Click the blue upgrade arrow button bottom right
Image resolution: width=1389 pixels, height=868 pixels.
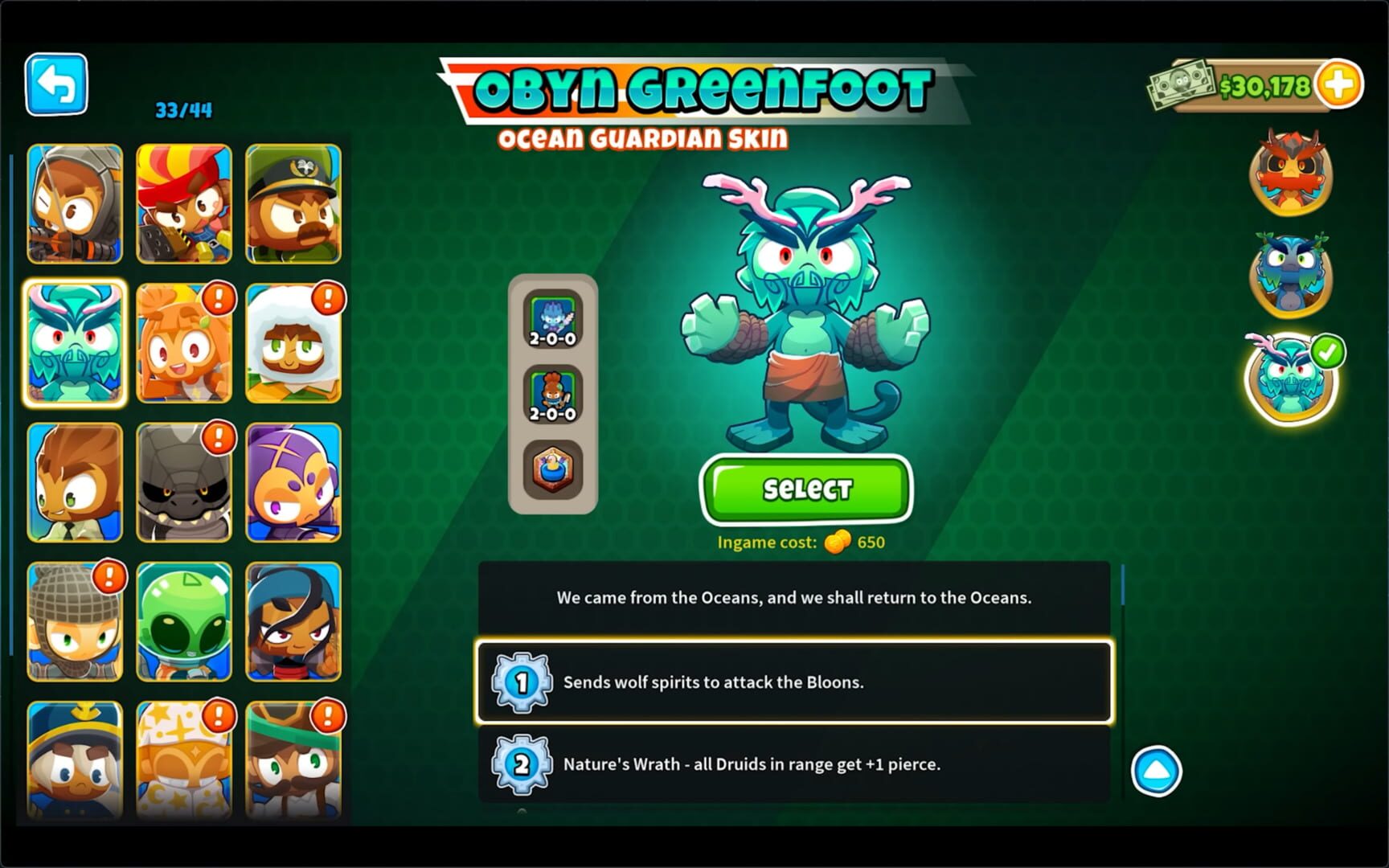(1157, 769)
